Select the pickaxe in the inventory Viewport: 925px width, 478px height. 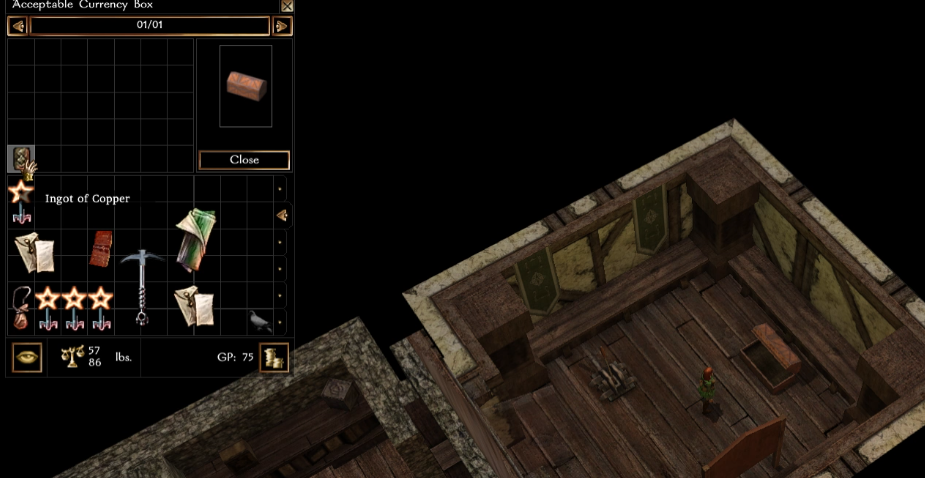[141, 283]
